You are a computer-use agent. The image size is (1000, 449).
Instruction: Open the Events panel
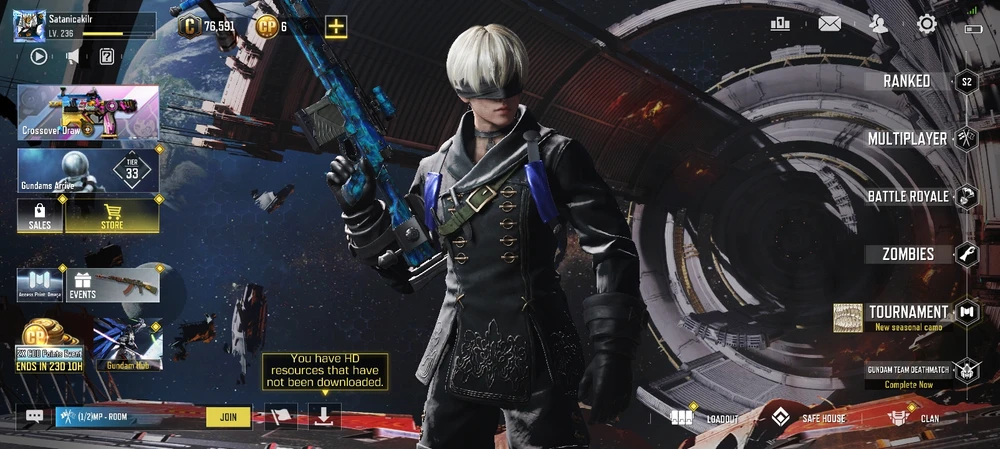(112, 284)
